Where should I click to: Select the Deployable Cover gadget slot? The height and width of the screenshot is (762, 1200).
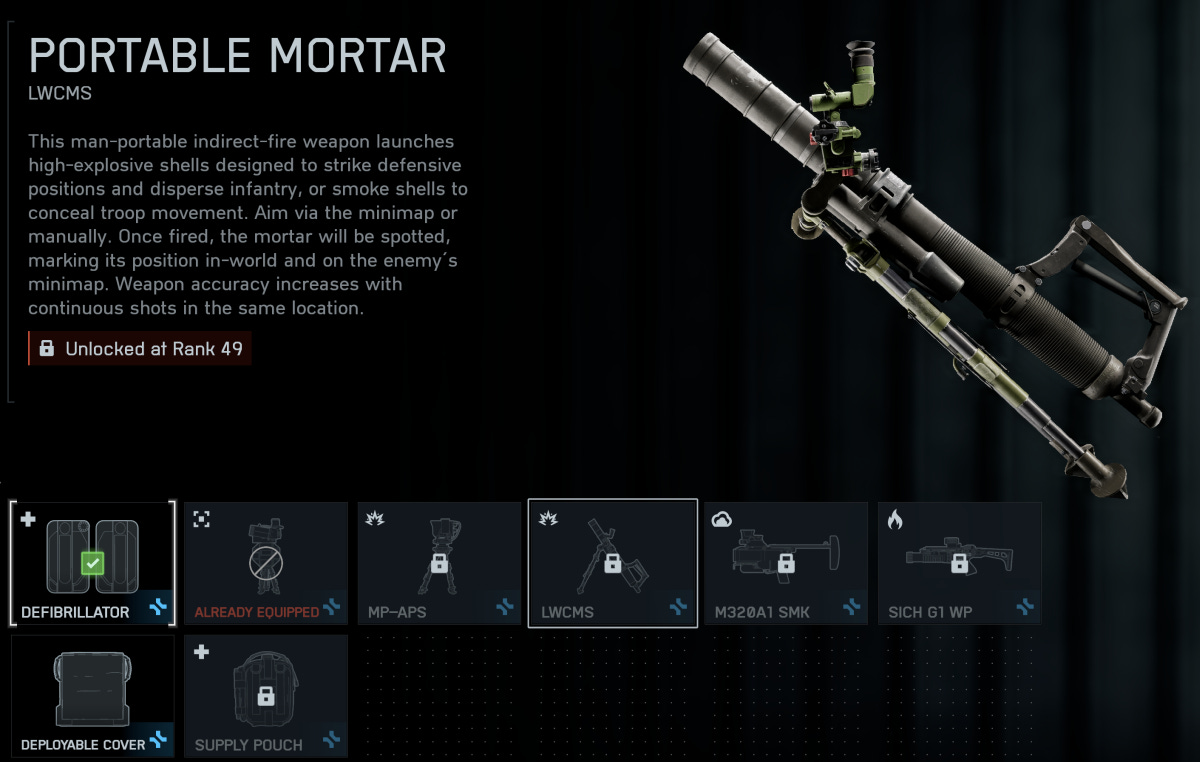(x=93, y=696)
